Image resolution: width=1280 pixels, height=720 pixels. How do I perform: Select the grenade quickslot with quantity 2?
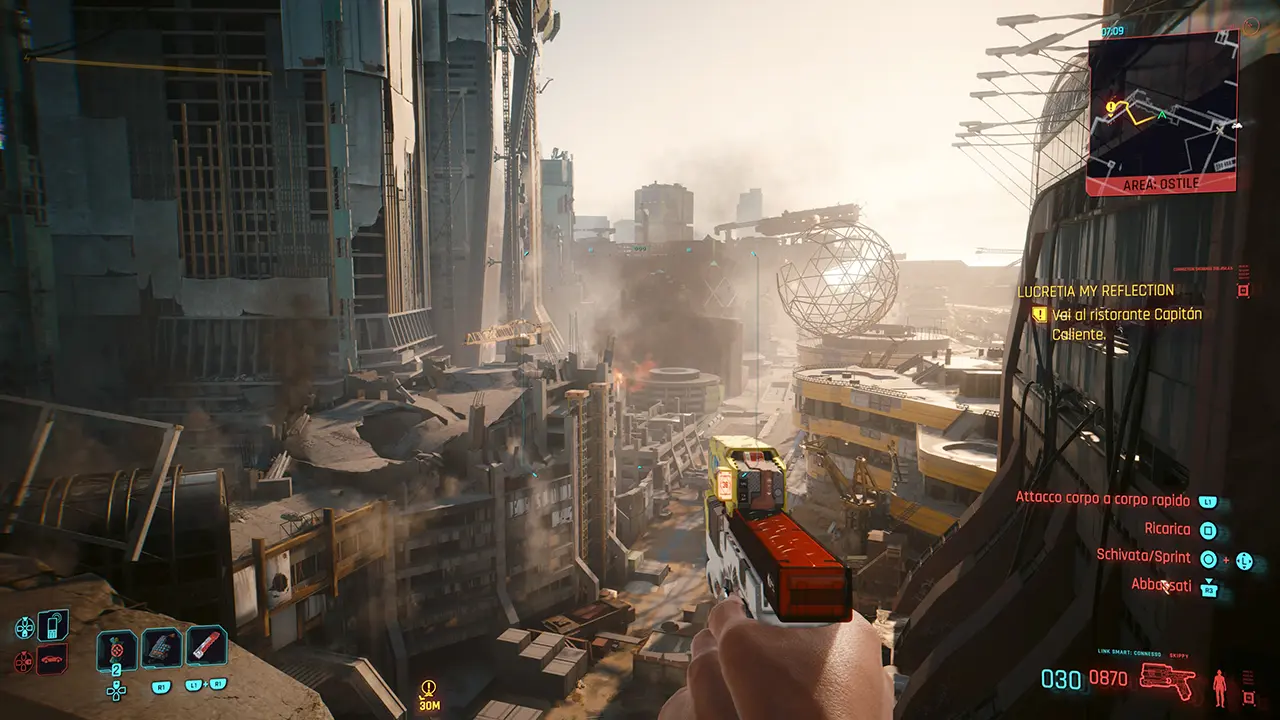click(x=116, y=648)
